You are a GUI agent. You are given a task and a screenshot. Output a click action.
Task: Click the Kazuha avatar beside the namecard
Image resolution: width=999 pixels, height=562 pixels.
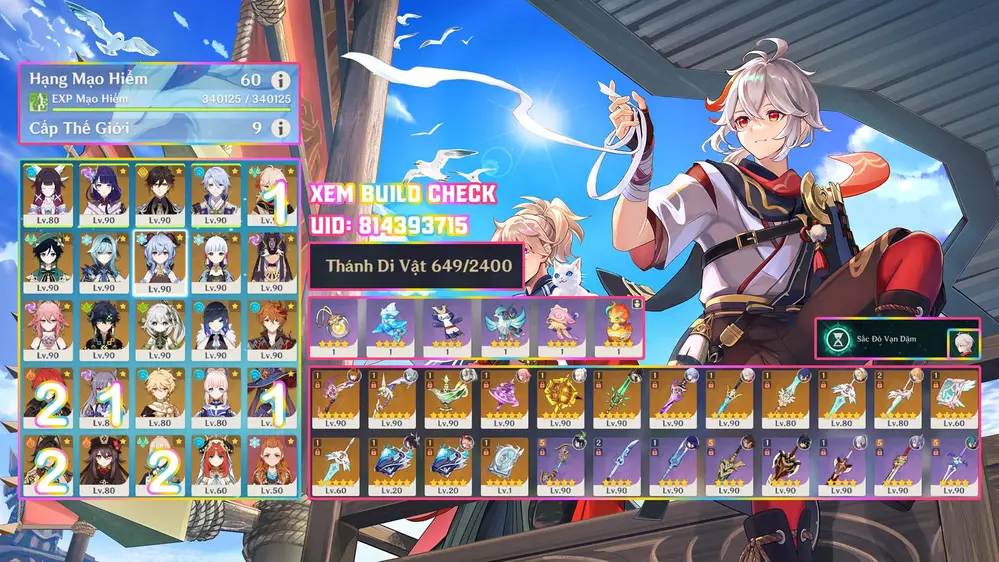964,341
